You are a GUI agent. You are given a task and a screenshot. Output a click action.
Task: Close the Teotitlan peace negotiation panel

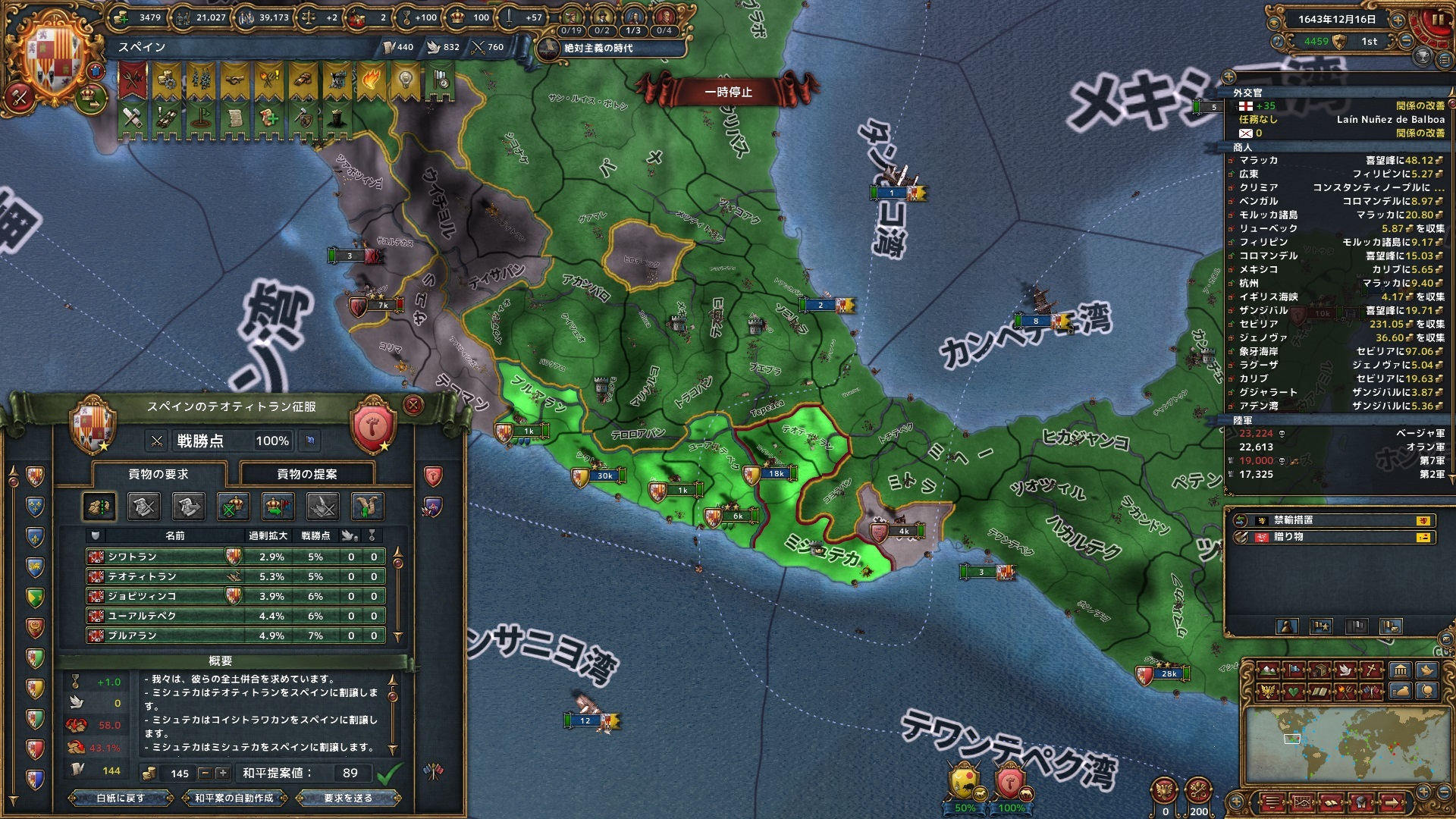click(x=413, y=405)
